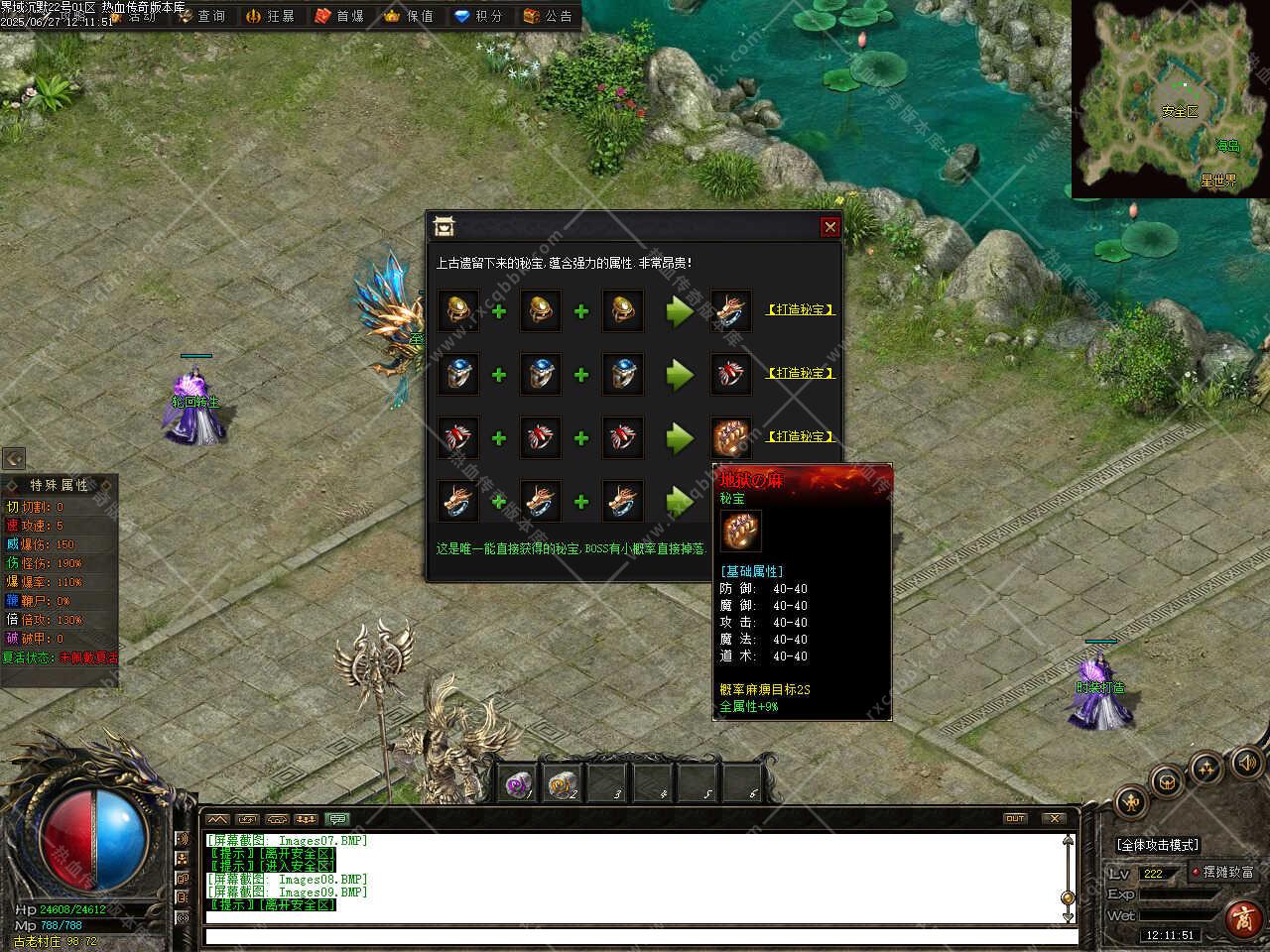Open the 公告 announcement menu
This screenshot has height=952, width=1270.
point(548,16)
